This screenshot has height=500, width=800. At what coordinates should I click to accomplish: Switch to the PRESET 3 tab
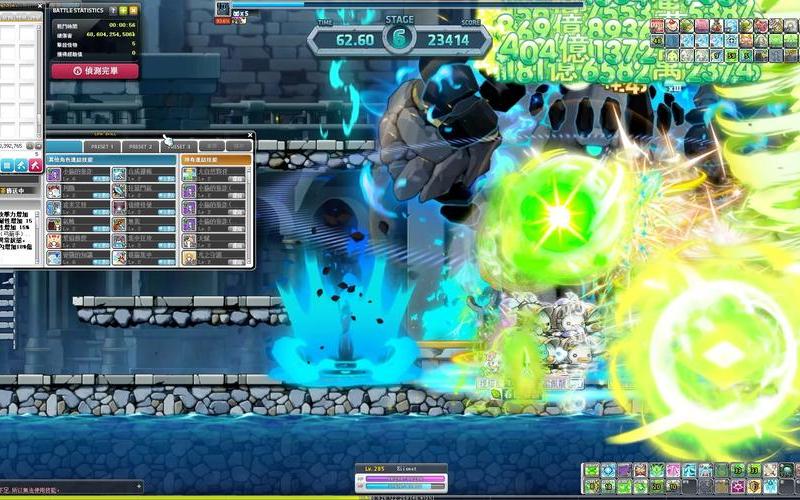click(x=178, y=146)
